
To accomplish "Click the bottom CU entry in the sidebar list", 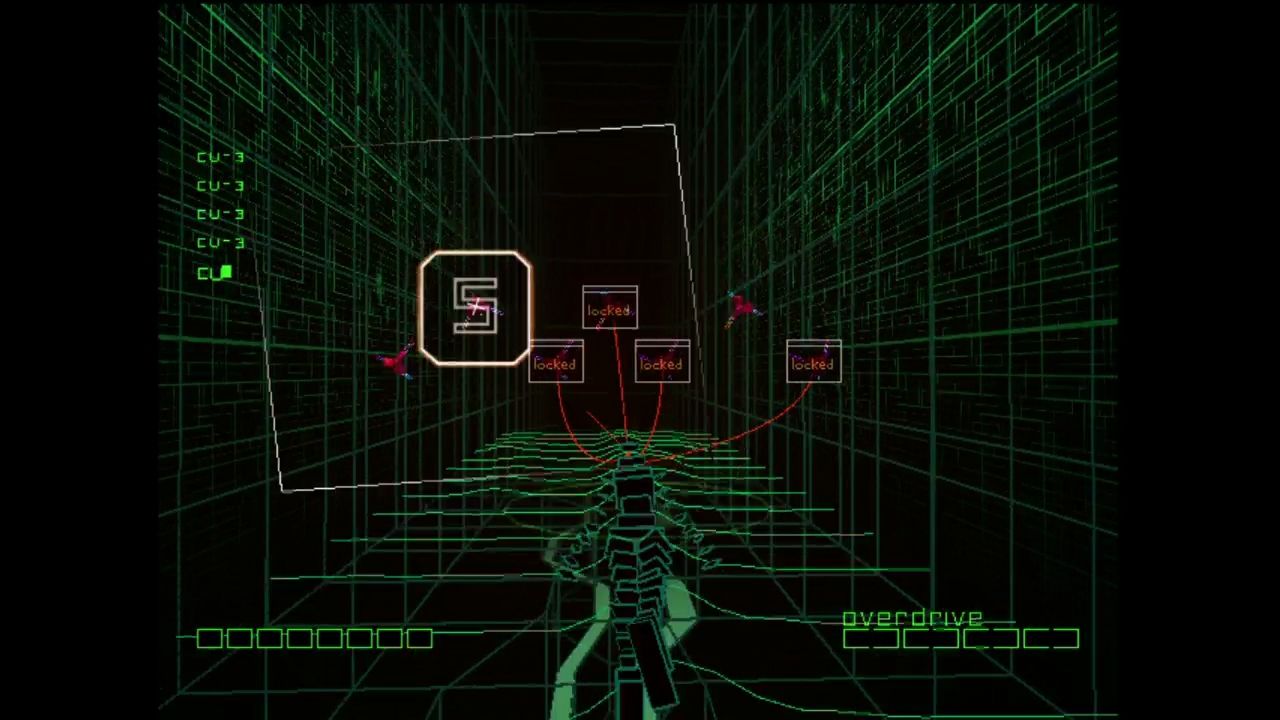I will [x=213, y=273].
